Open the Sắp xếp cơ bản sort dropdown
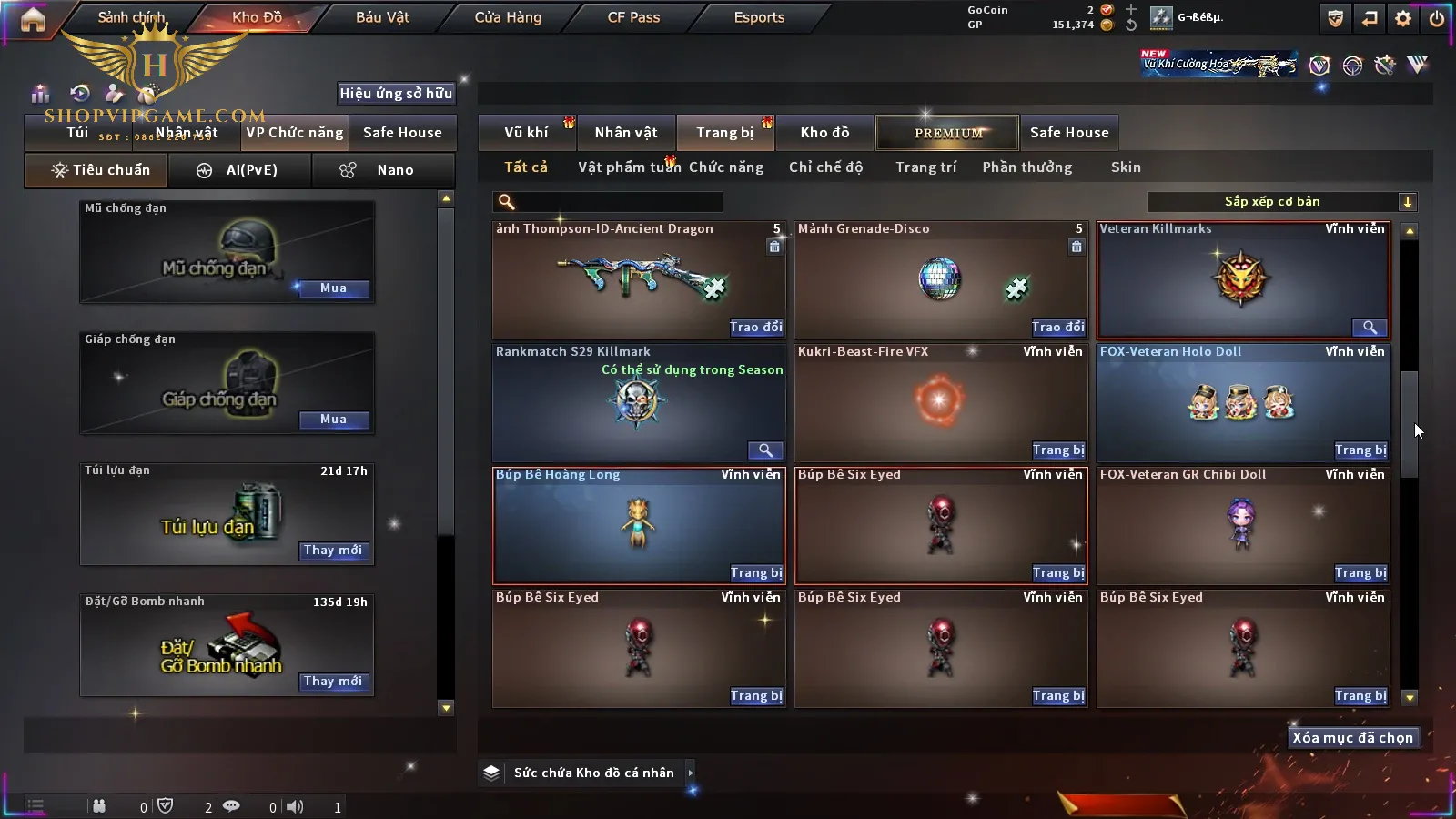The image size is (1456, 819). (x=1281, y=202)
